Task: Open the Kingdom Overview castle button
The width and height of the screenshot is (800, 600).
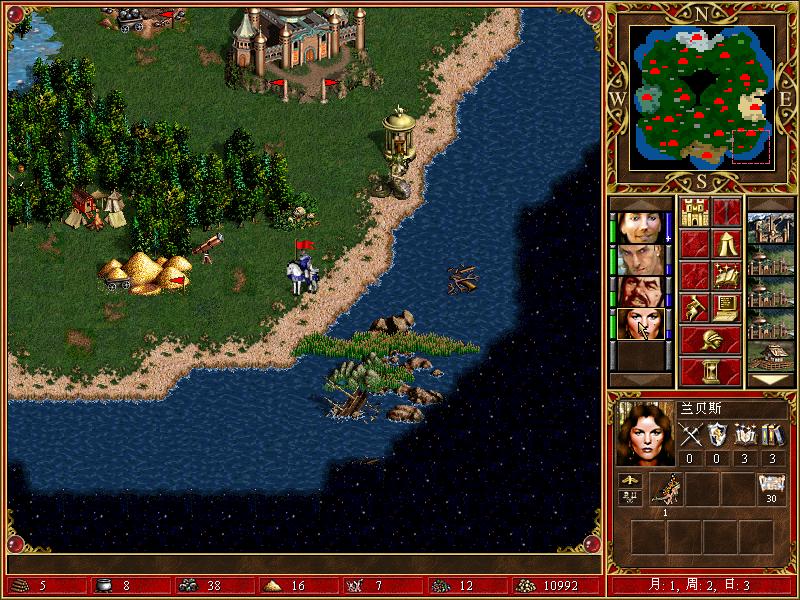Action: (x=694, y=212)
